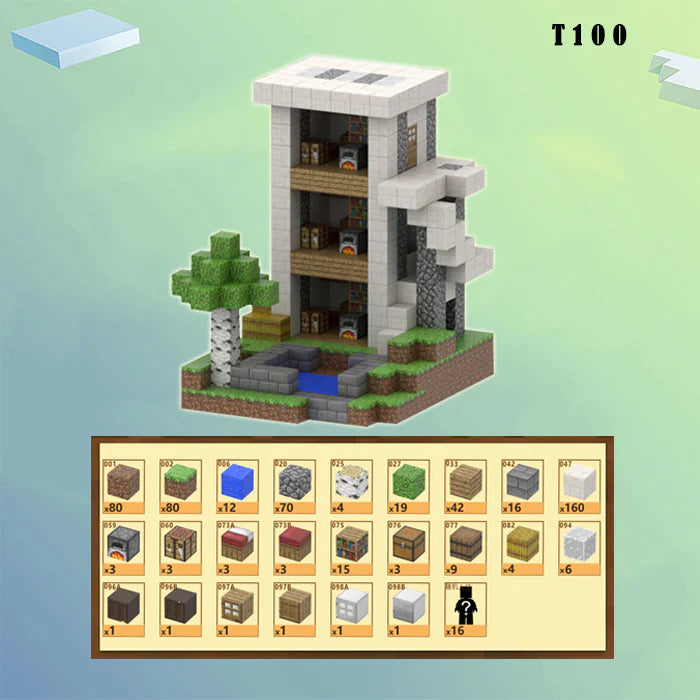The width and height of the screenshot is (700, 700).
Task: Select the furnace block slot
Action: 122,546
